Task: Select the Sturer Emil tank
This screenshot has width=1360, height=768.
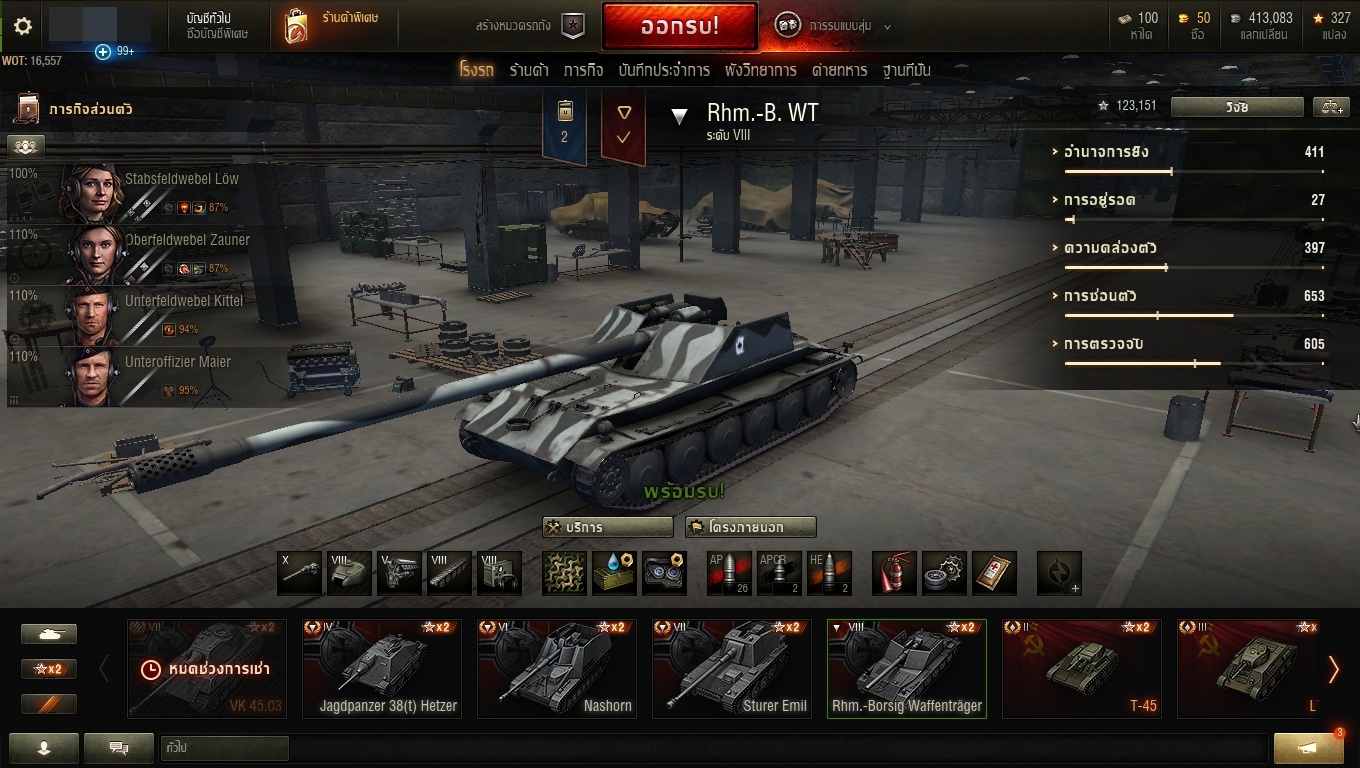Action: [732, 668]
